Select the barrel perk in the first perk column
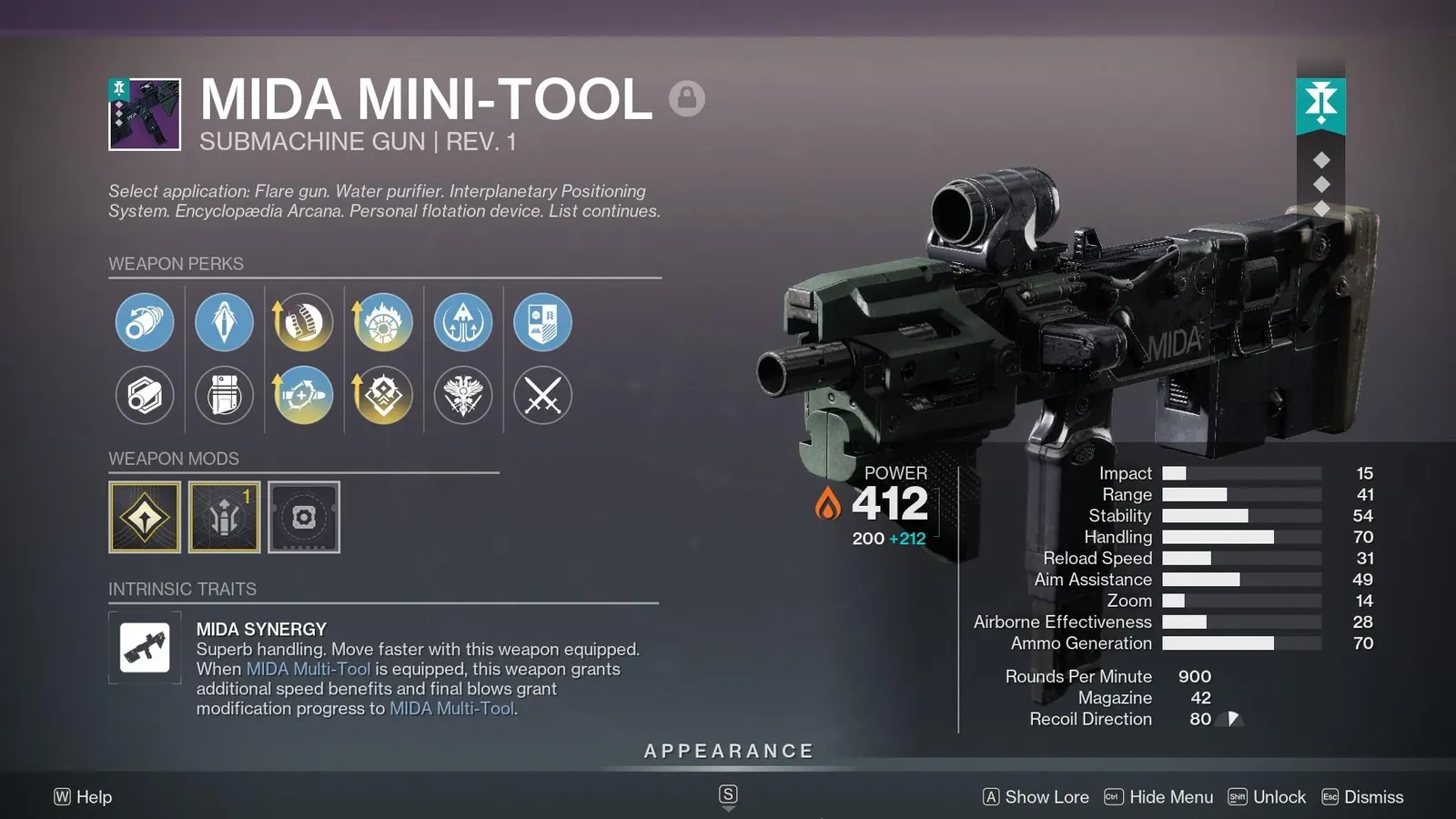This screenshot has width=1456, height=819. tap(143, 321)
